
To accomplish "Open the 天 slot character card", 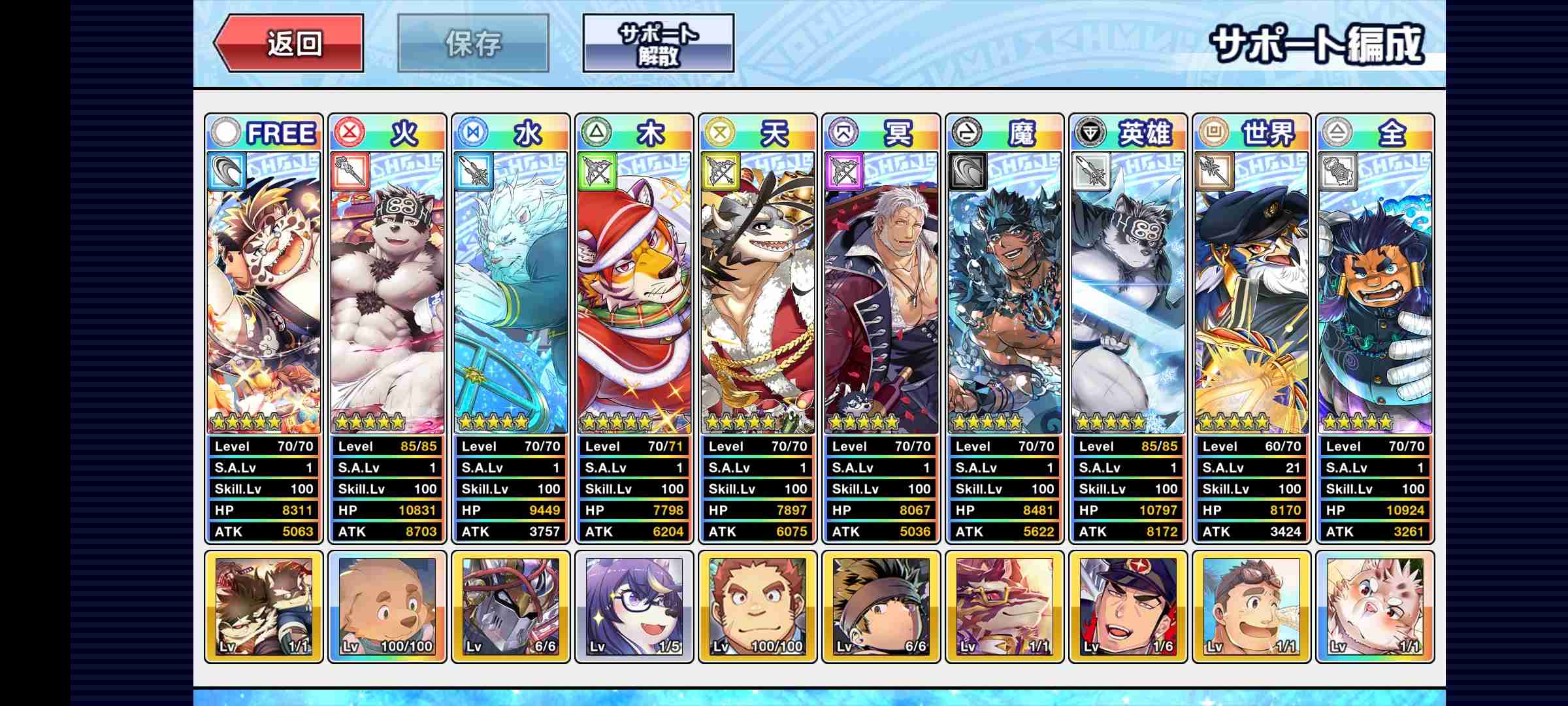I will pos(758,294).
